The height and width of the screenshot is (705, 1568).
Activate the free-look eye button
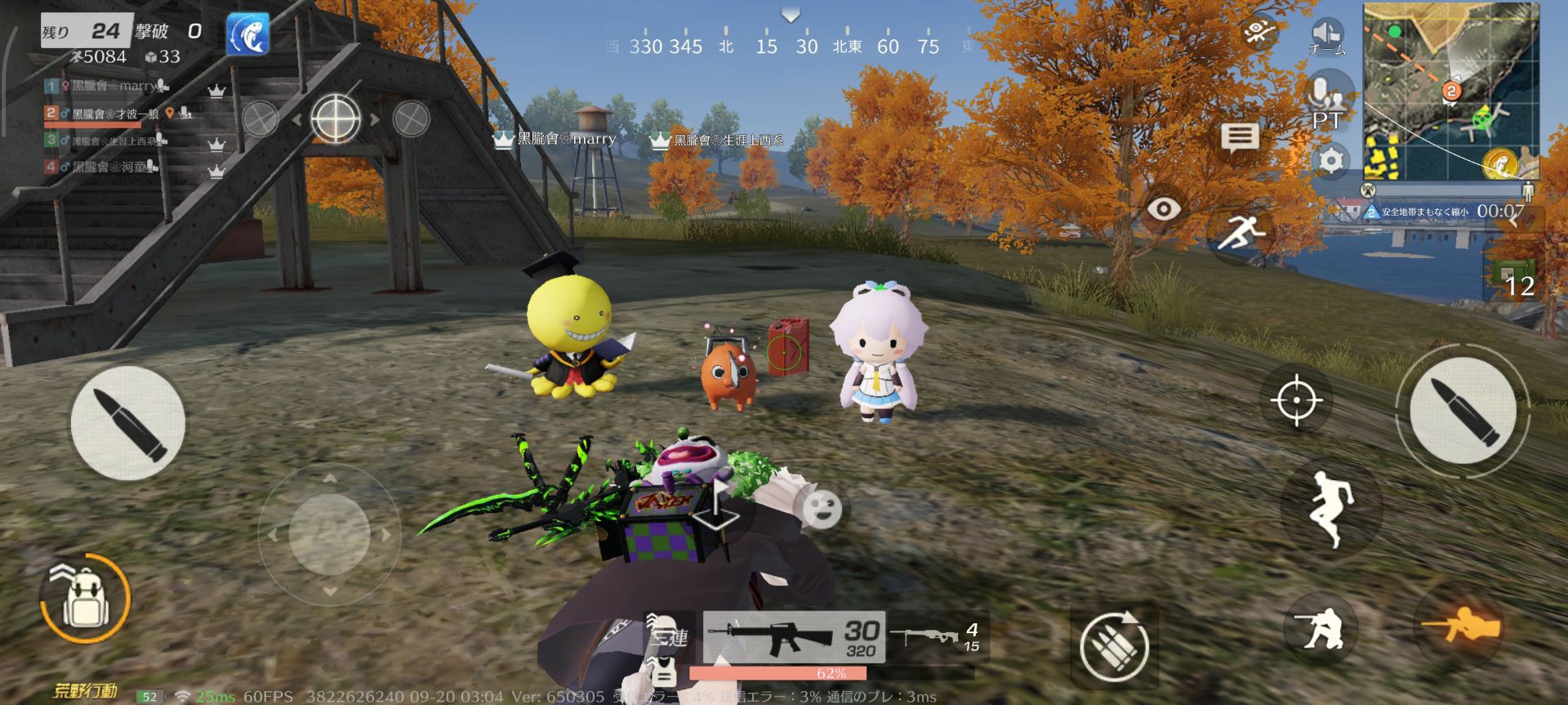1163,209
